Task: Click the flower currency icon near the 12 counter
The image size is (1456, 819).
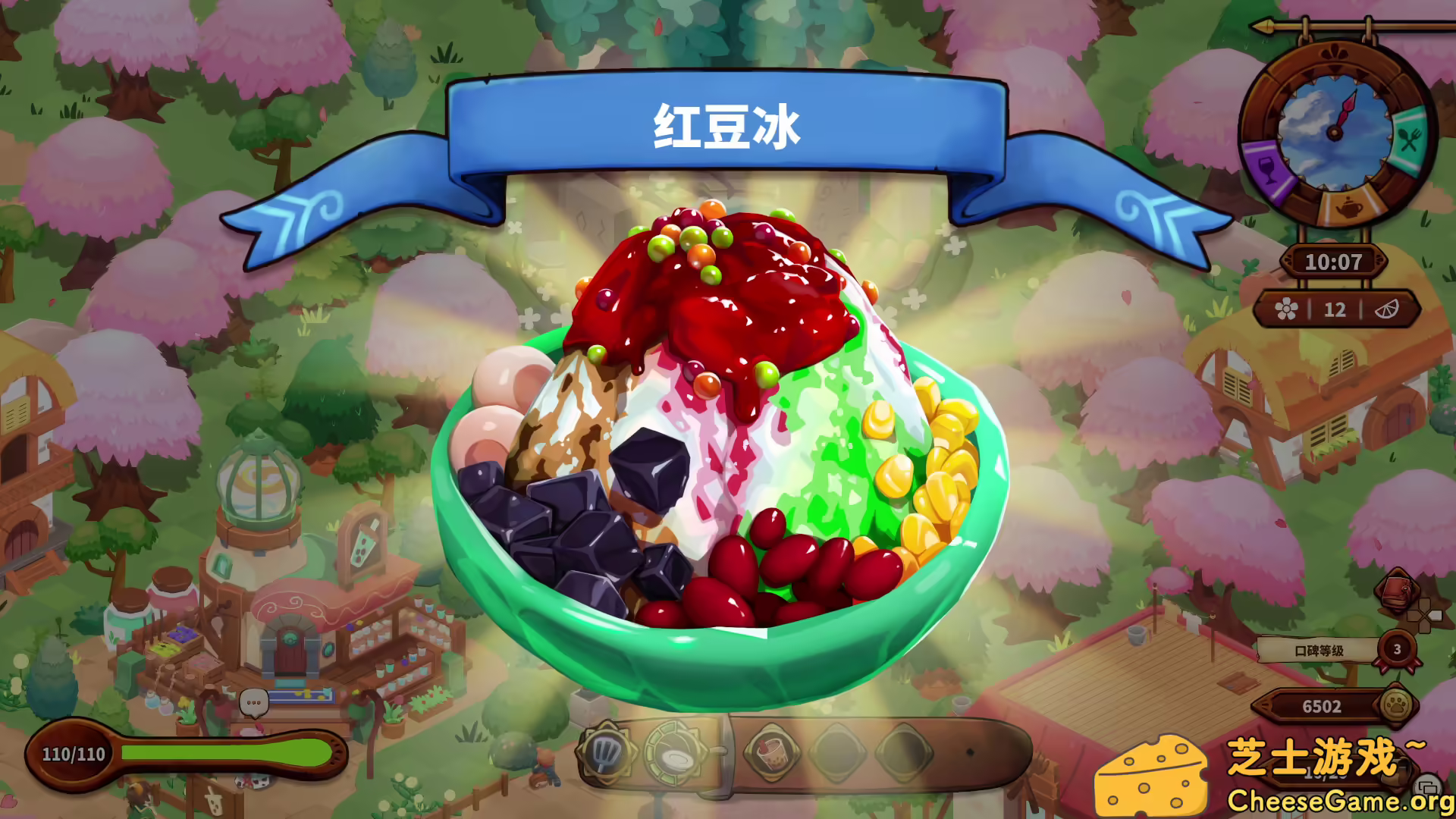Action: [1287, 309]
